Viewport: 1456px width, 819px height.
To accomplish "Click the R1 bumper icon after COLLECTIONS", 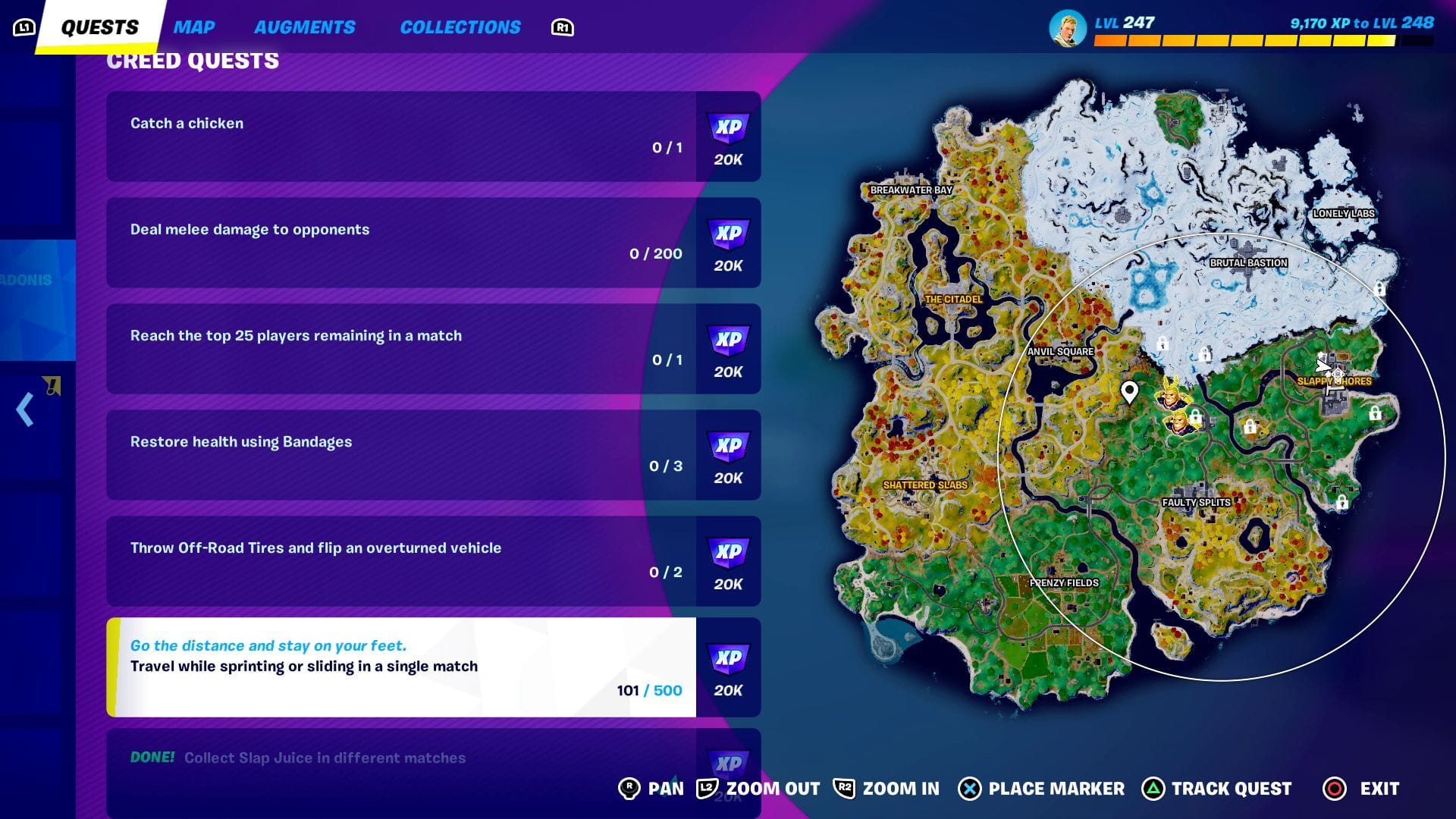I will point(561,27).
